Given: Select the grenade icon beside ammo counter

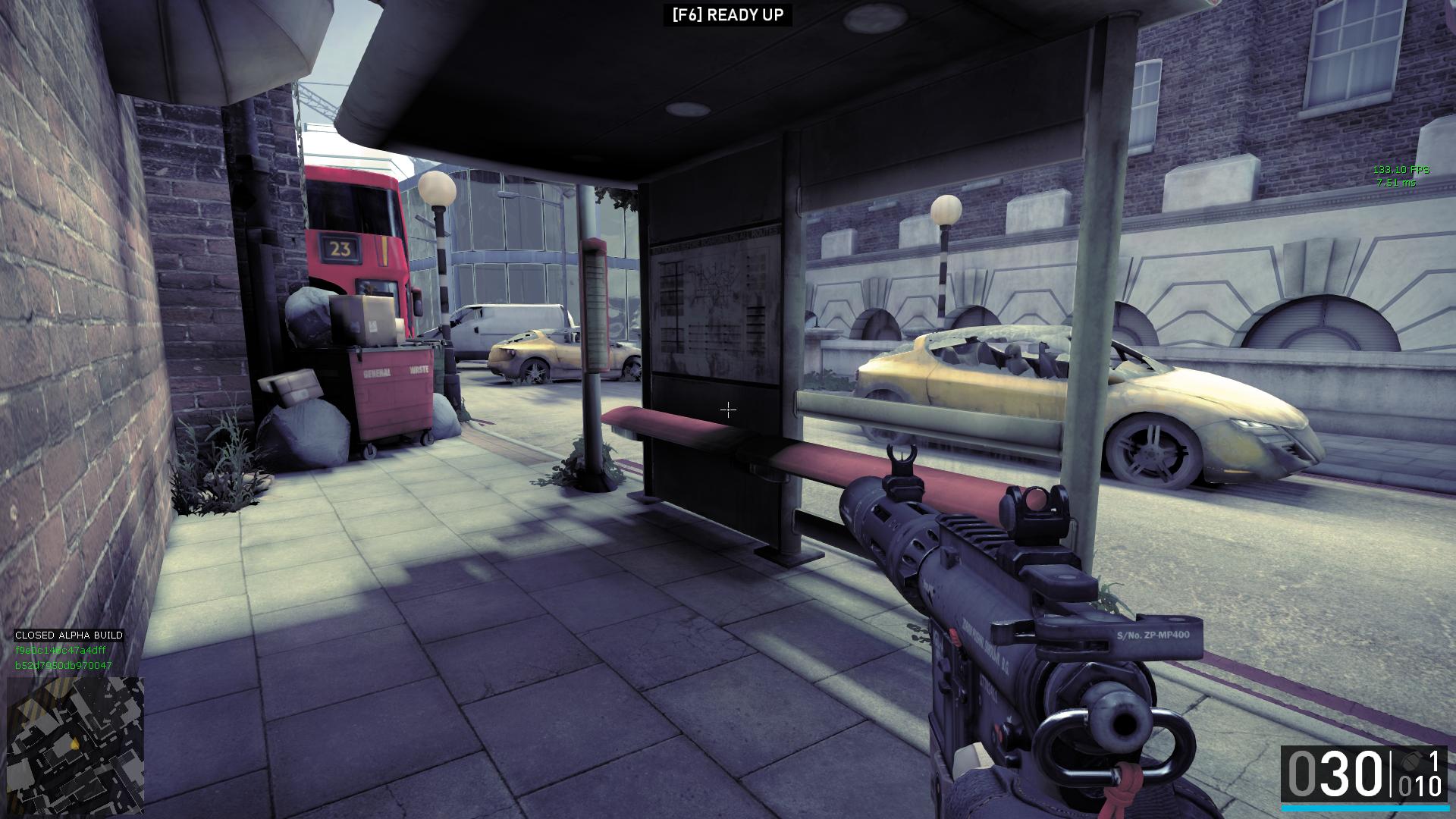Looking at the screenshot, I should [x=1410, y=761].
